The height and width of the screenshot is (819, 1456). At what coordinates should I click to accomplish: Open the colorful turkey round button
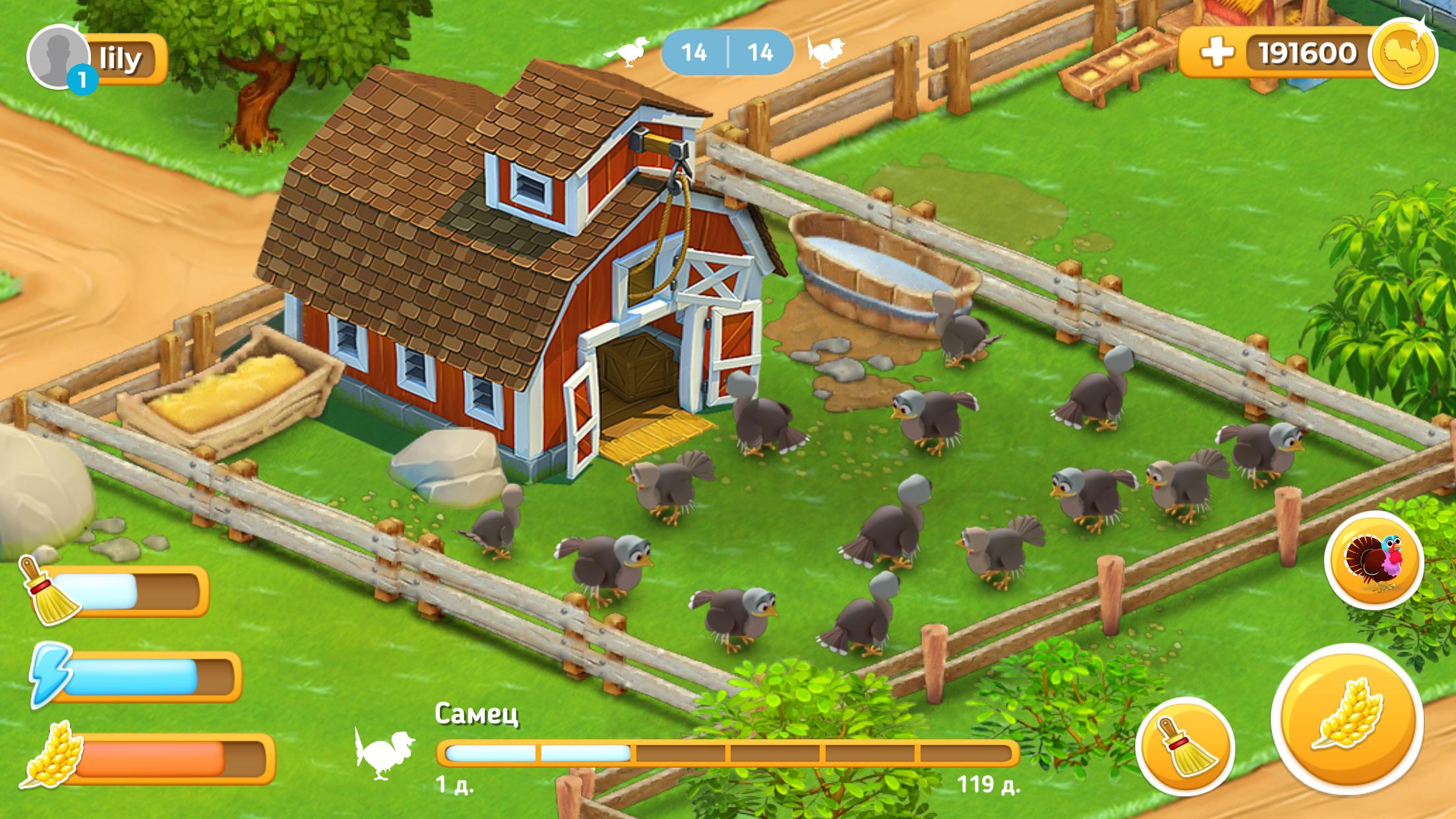pos(1374,559)
